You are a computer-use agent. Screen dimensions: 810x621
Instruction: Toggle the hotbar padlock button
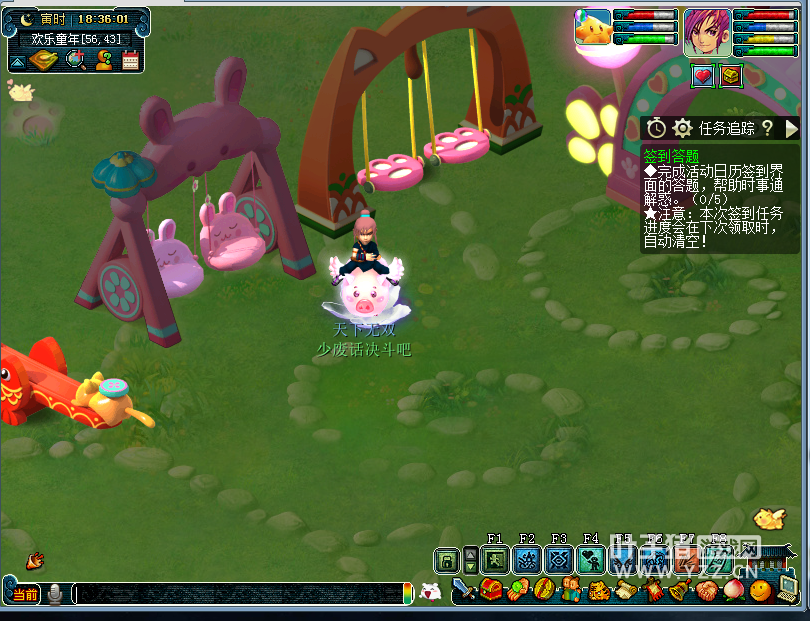tap(447, 560)
